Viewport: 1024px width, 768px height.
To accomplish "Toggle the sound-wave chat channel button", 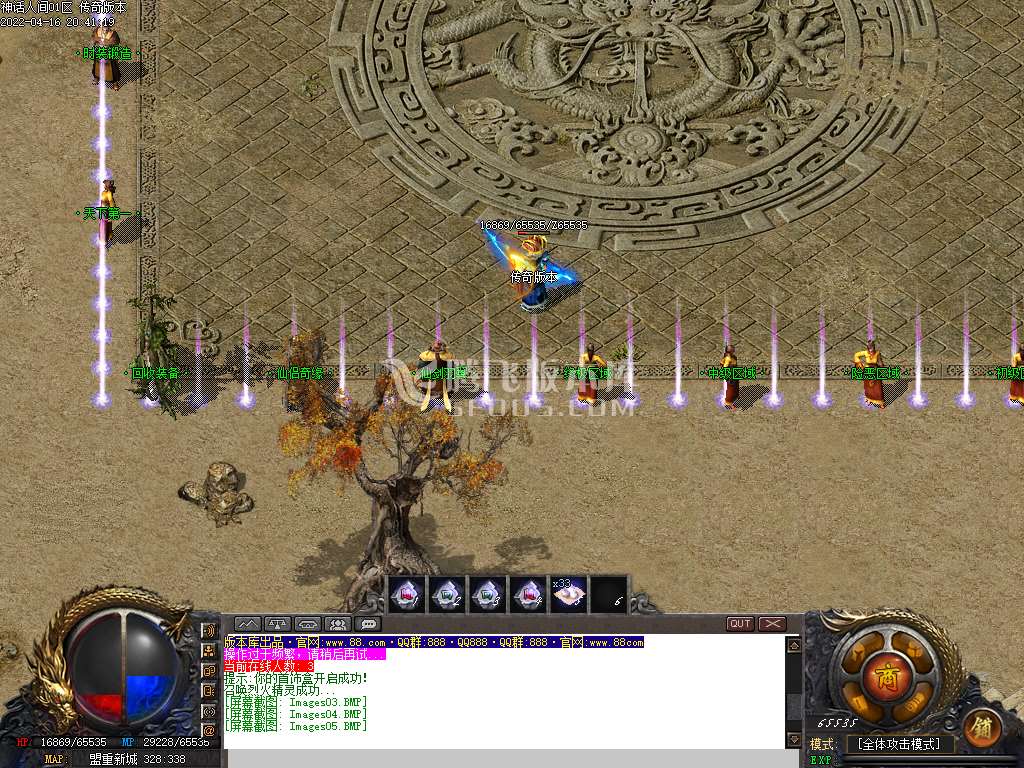I will [x=209, y=631].
